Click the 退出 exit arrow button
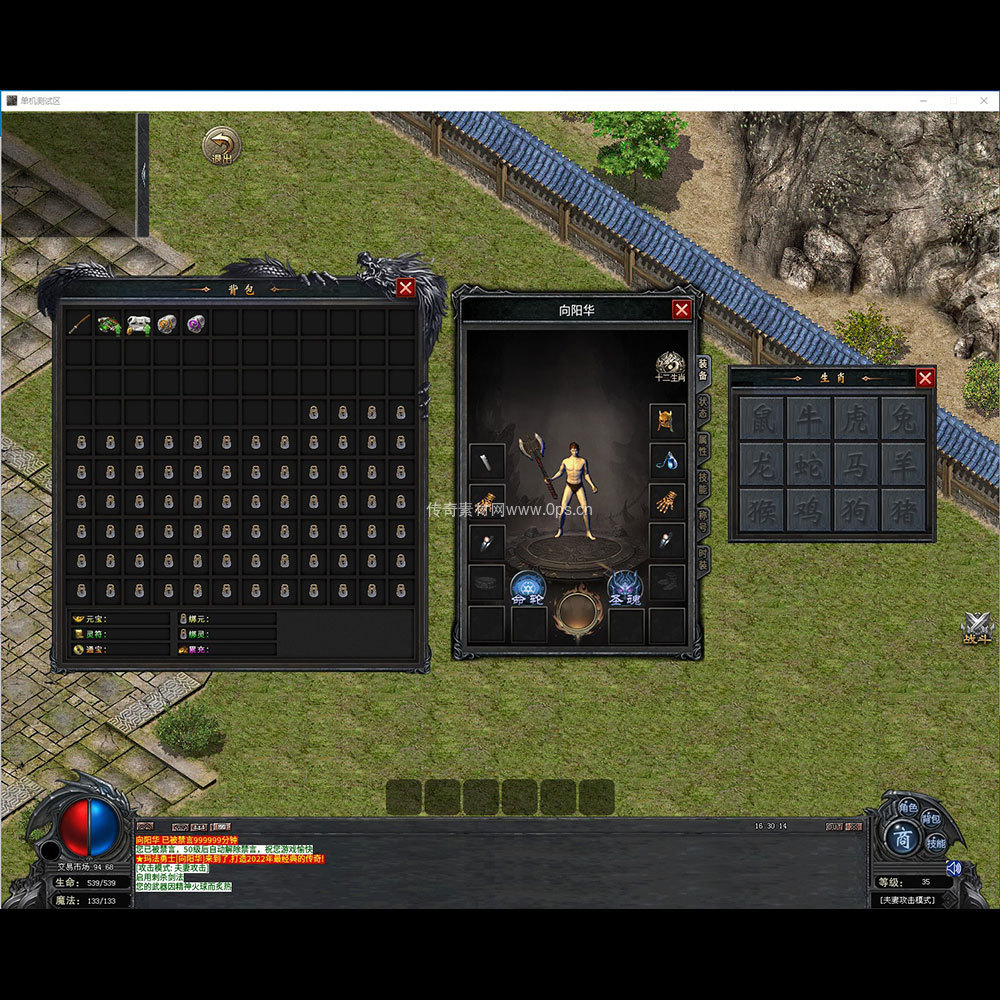 pos(221,146)
